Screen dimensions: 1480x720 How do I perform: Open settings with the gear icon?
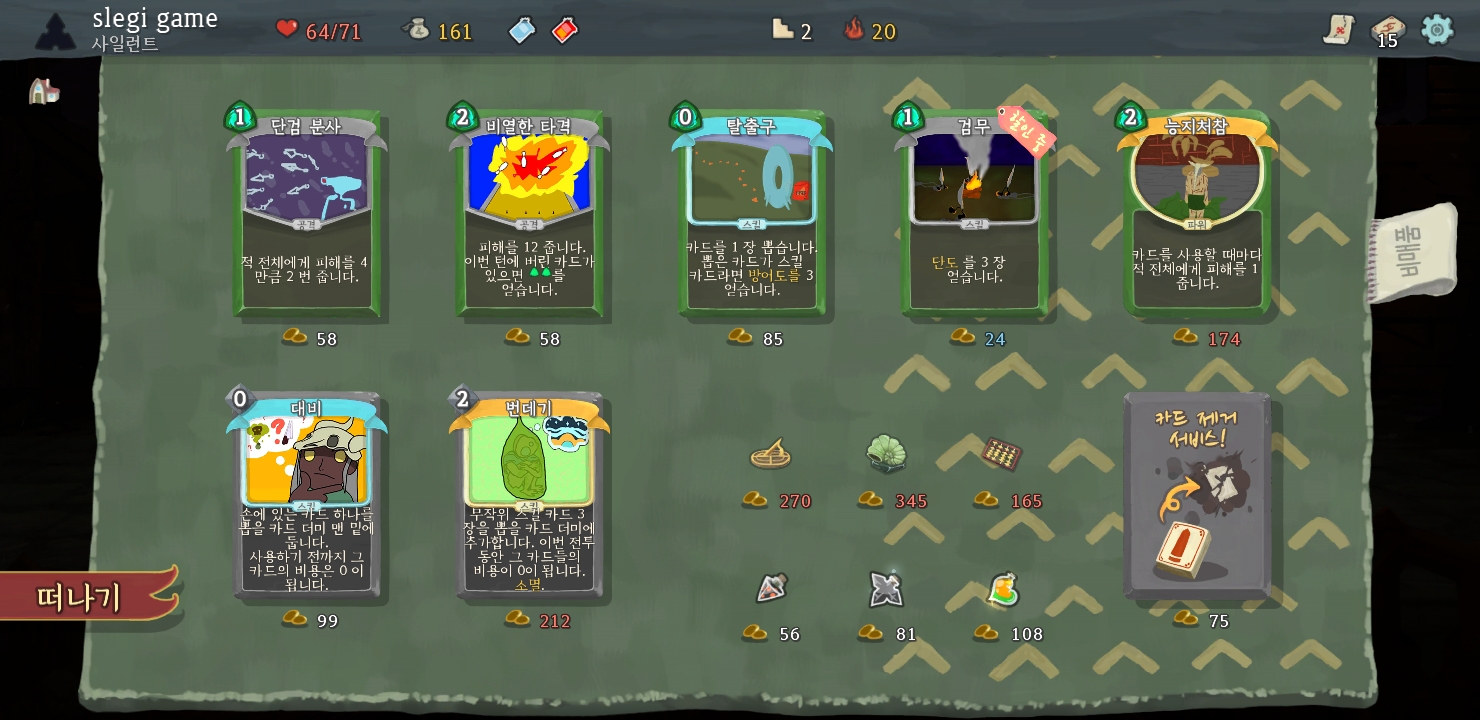(x=1437, y=29)
